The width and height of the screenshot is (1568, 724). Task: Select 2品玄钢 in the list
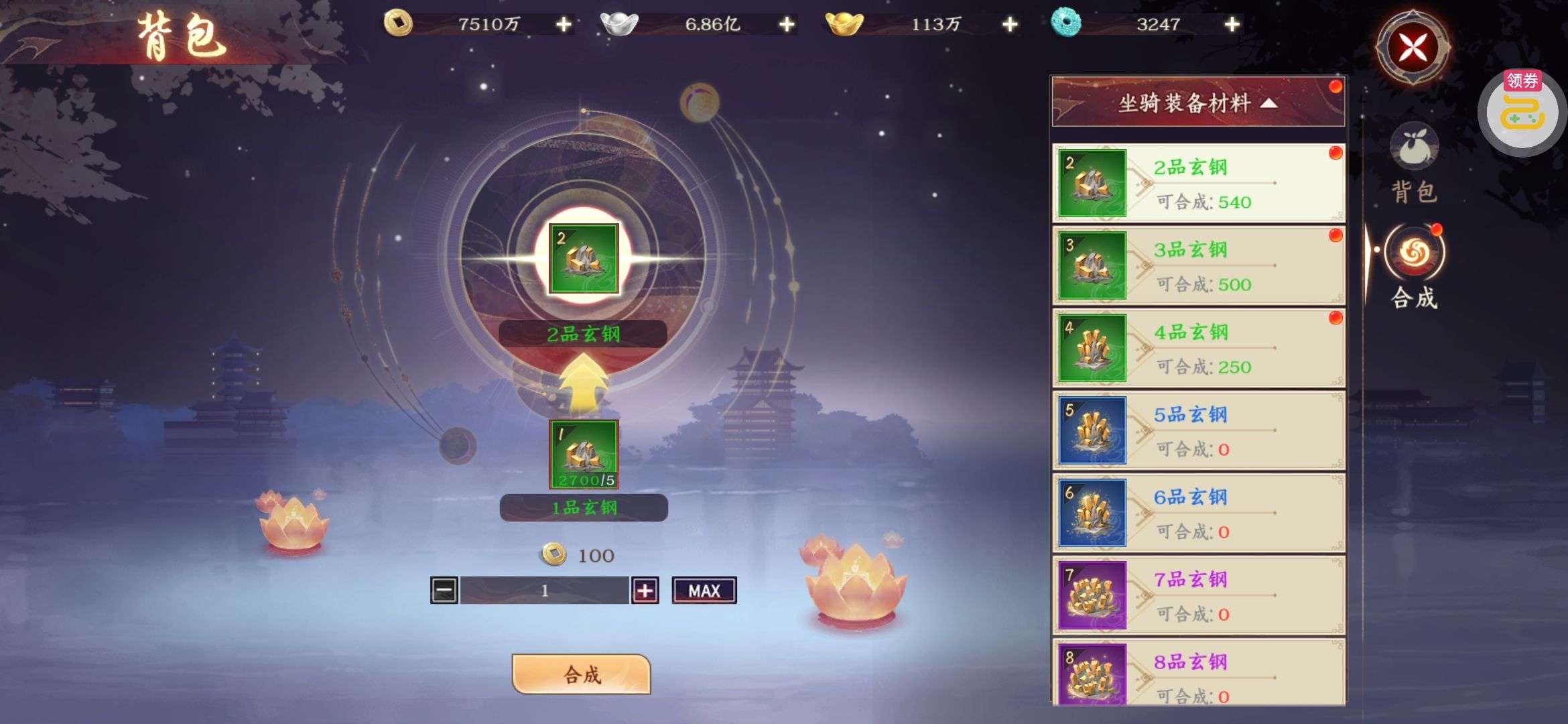click(x=1197, y=183)
